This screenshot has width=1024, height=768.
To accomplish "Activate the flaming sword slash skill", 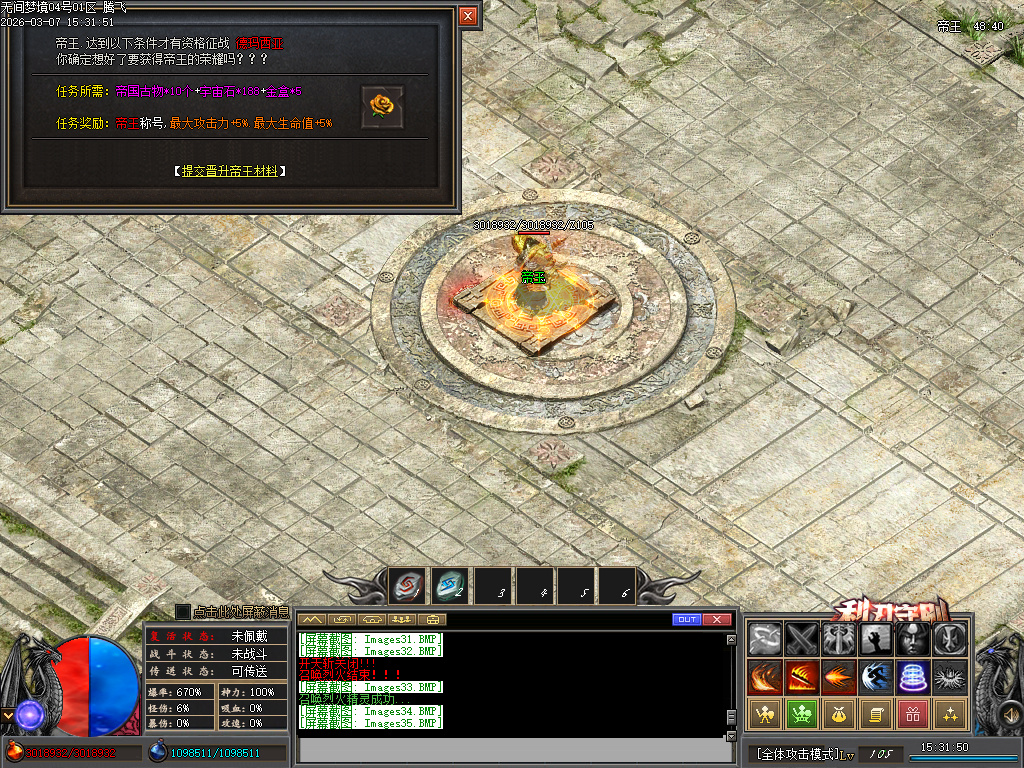I will coord(802,677).
